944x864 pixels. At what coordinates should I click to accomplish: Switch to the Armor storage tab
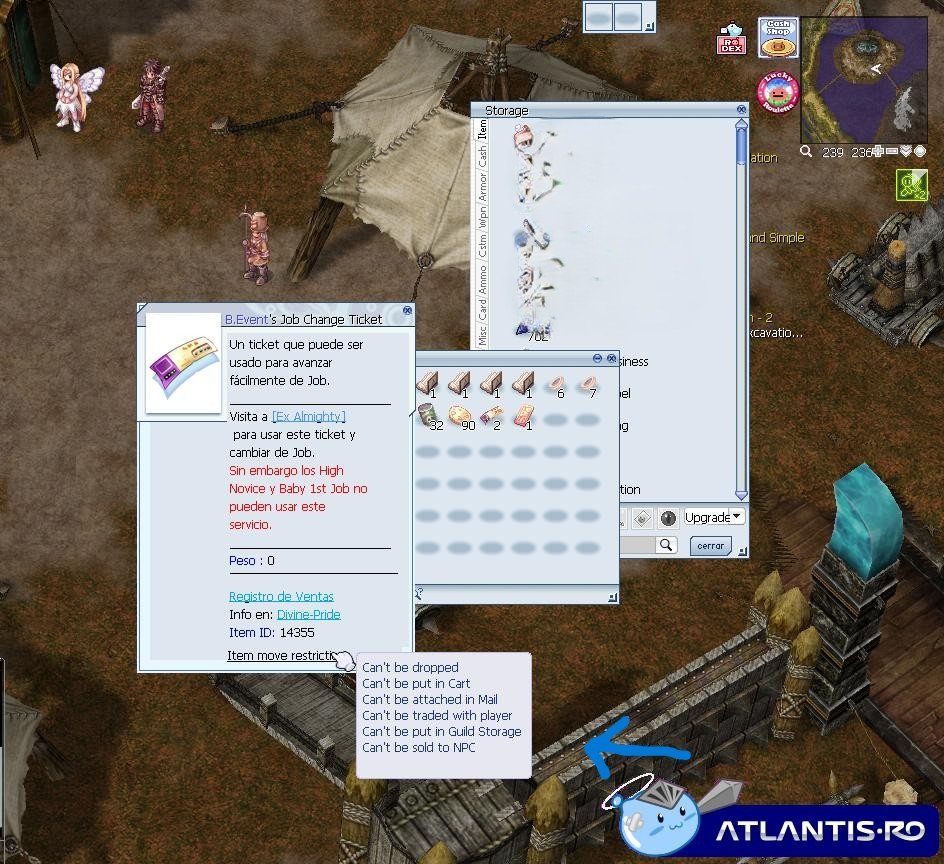(482, 189)
